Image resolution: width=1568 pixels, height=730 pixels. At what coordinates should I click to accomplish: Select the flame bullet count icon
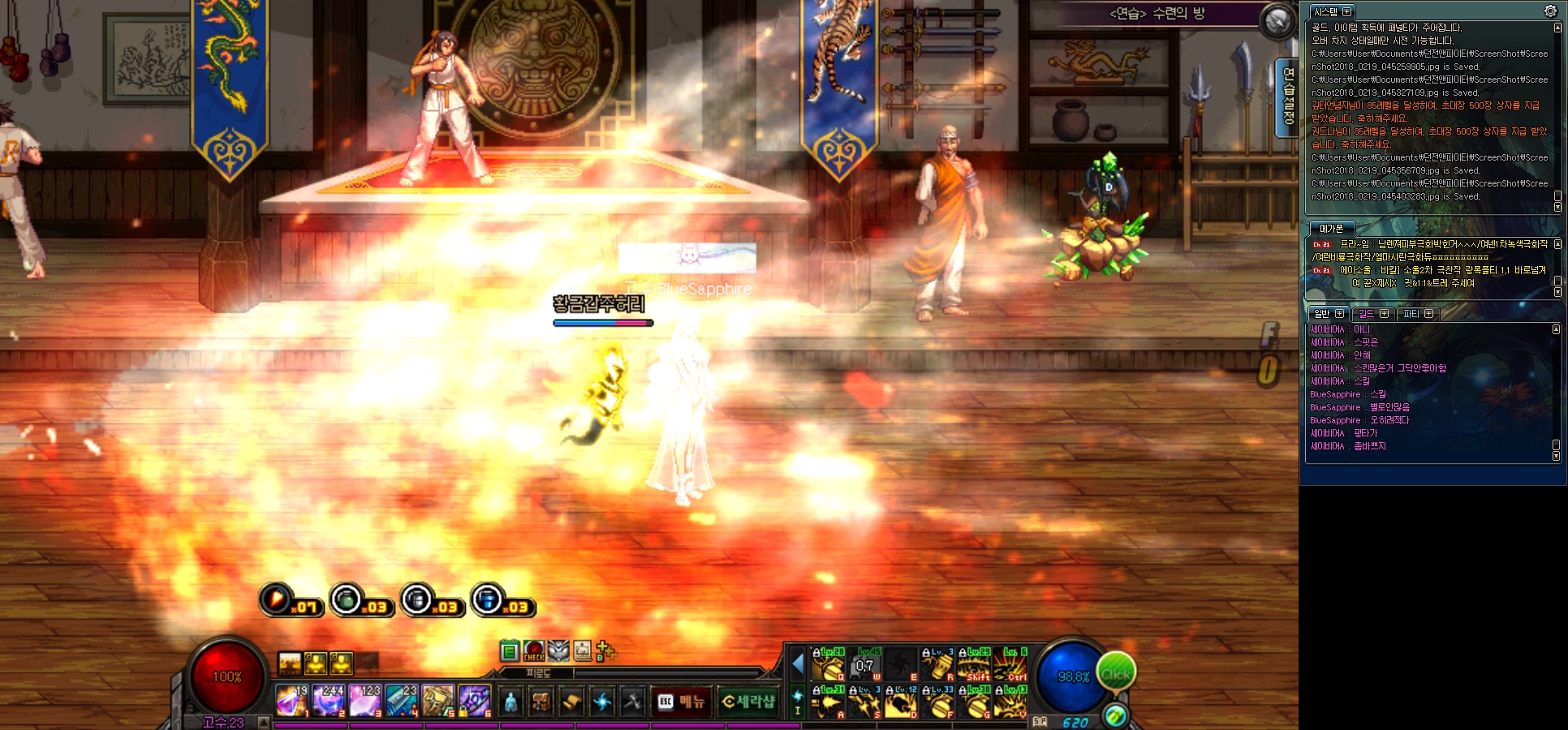277,600
